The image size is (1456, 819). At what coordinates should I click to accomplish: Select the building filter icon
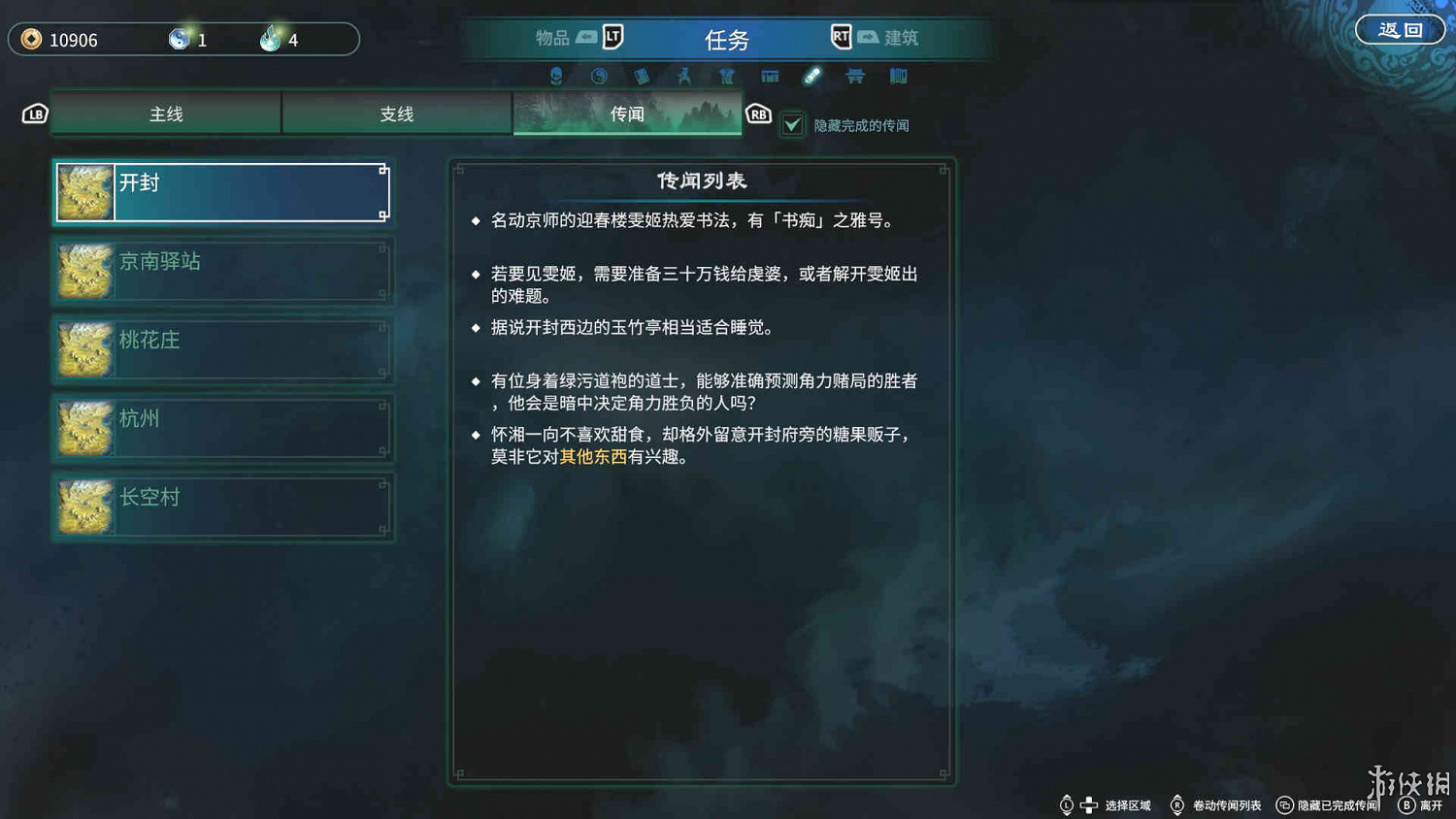click(769, 76)
